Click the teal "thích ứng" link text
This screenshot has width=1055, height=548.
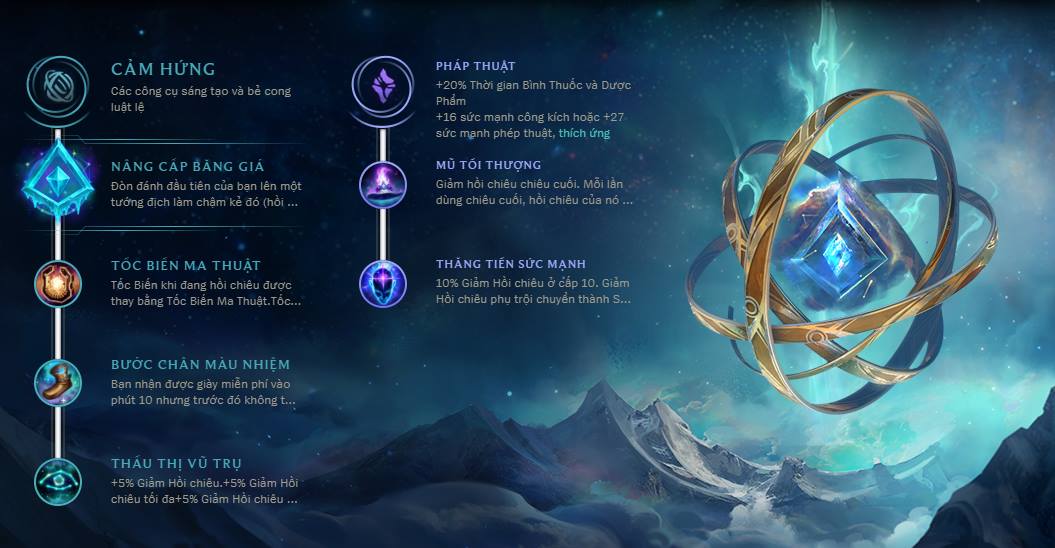tap(584, 133)
